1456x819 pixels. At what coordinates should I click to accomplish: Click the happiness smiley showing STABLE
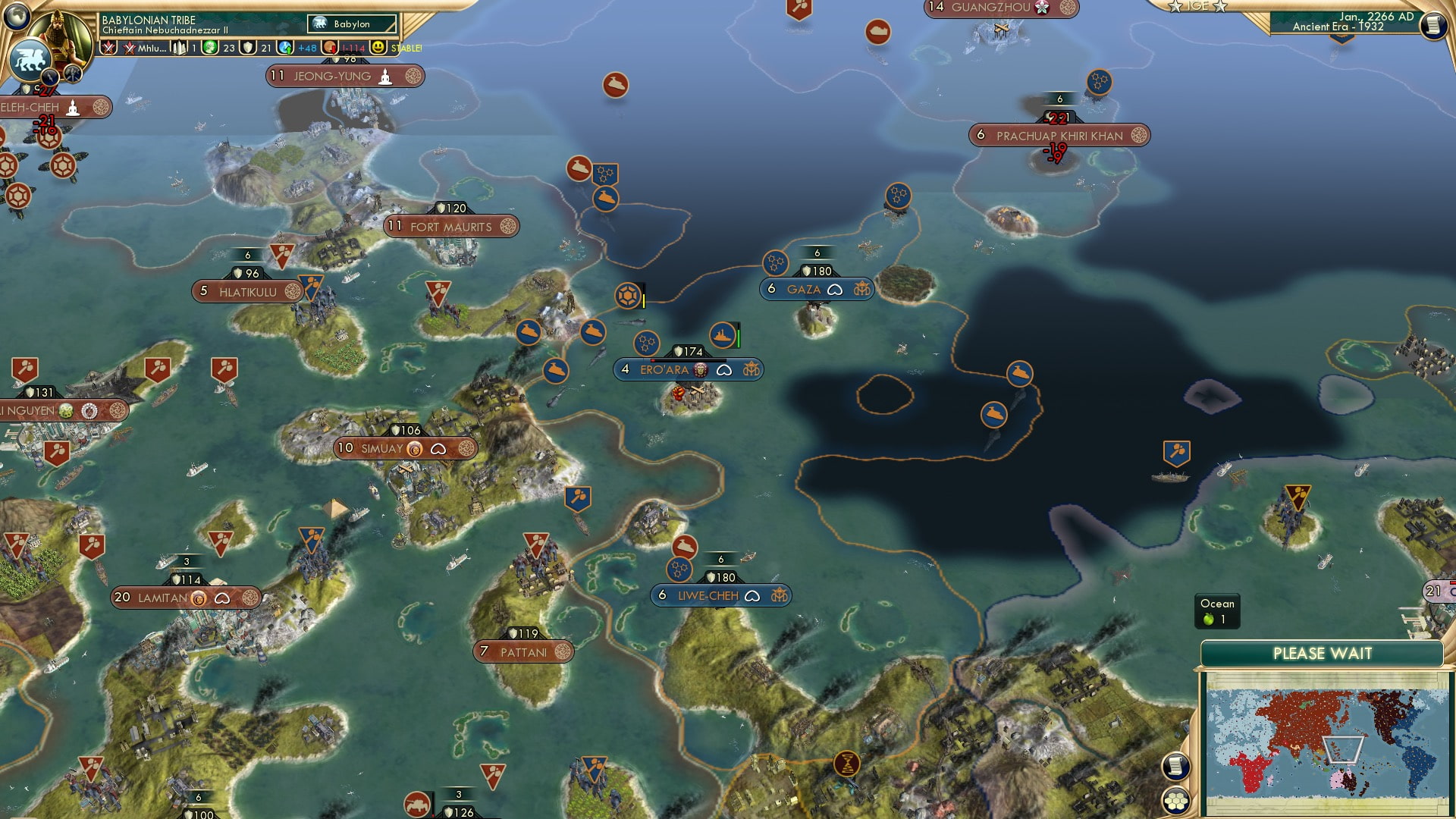(377, 47)
